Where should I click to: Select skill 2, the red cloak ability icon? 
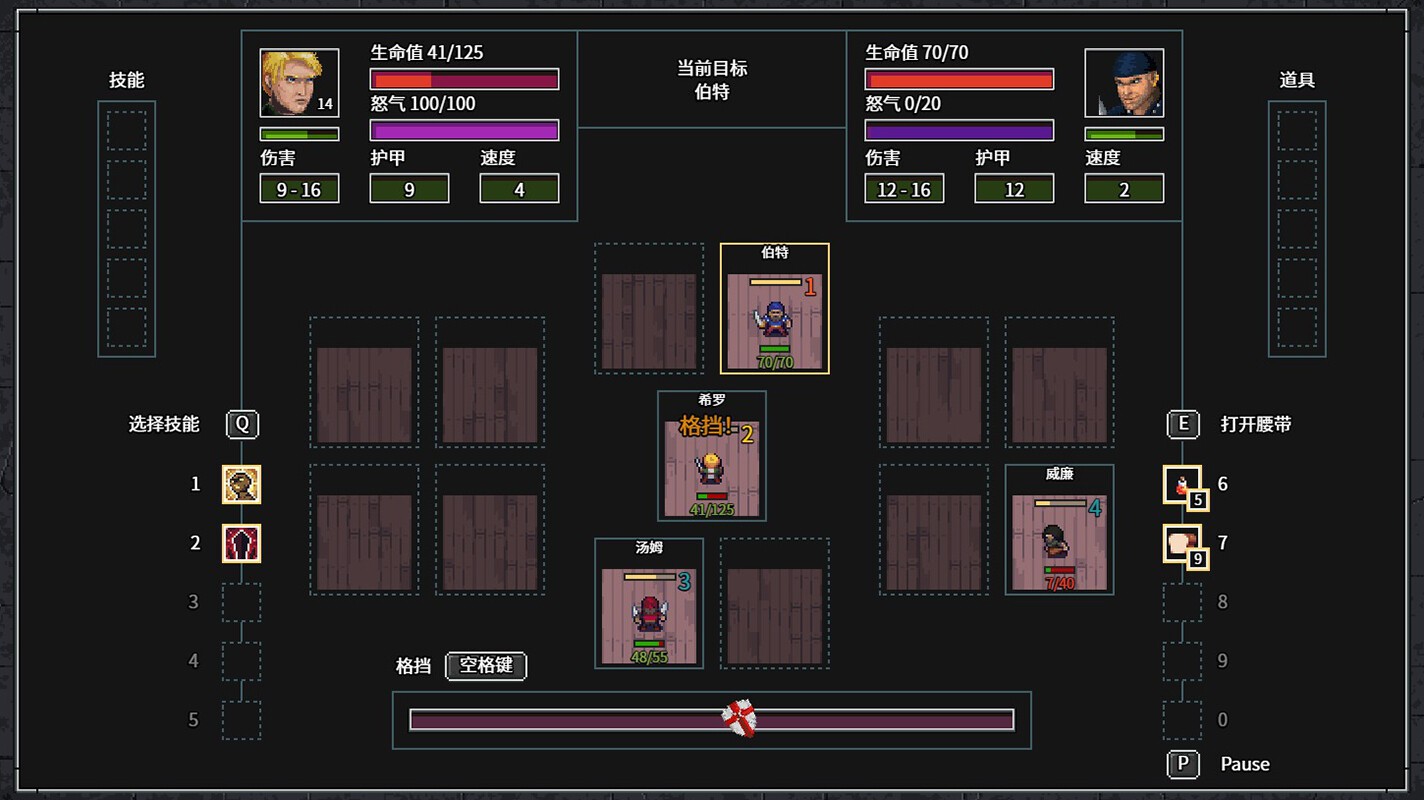pos(240,543)
